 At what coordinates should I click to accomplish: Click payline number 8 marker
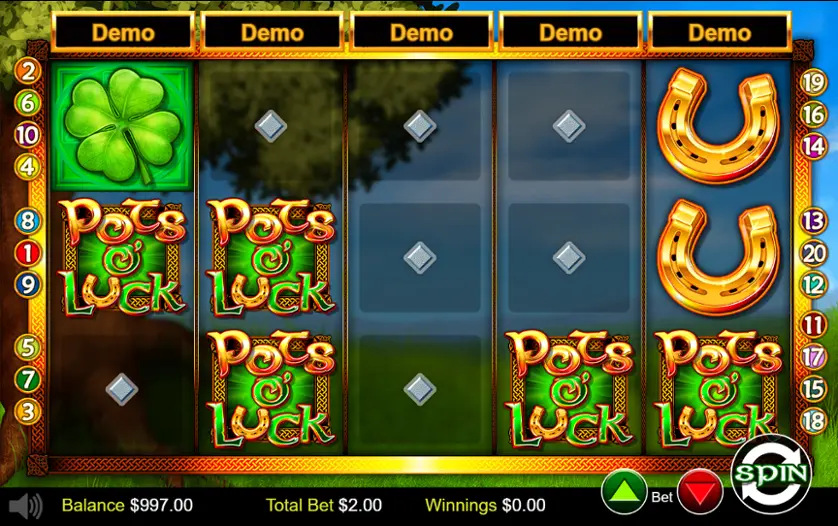(28, 221)
